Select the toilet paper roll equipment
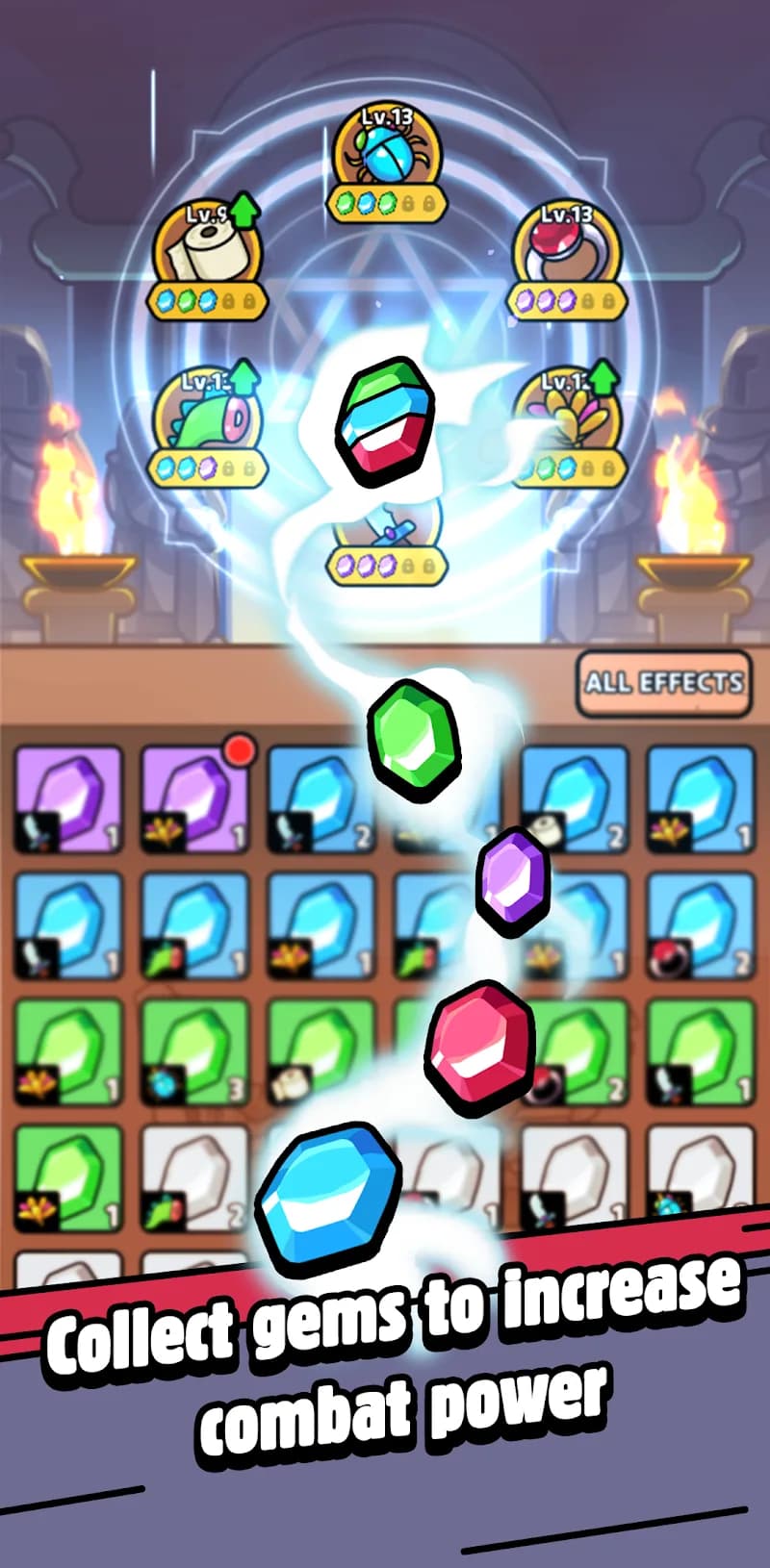The image size is (770, 1568). [x=207, y=248]
